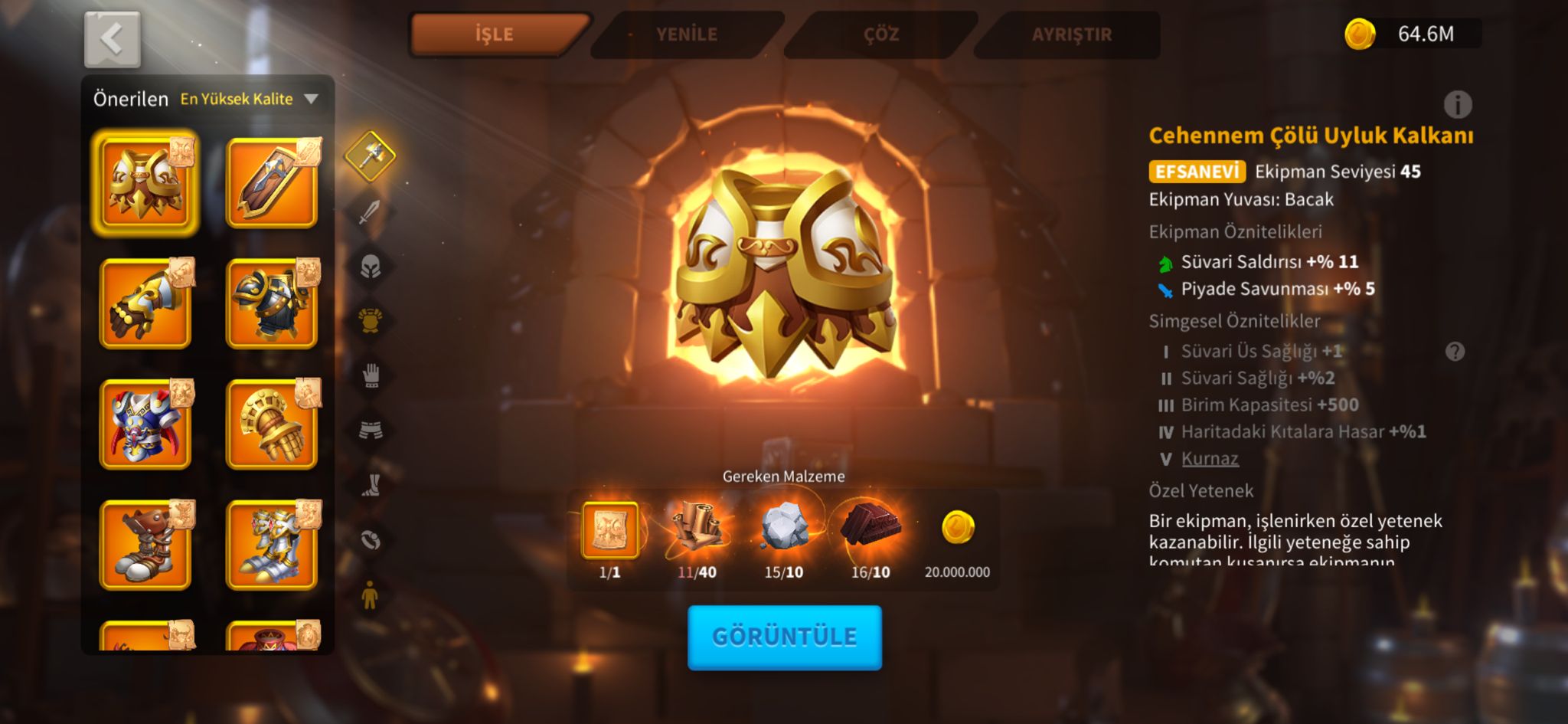The height and width of the screenshot is (724, 1568).
Task: Go back using the arrow button
Action: tap(112, 39)
